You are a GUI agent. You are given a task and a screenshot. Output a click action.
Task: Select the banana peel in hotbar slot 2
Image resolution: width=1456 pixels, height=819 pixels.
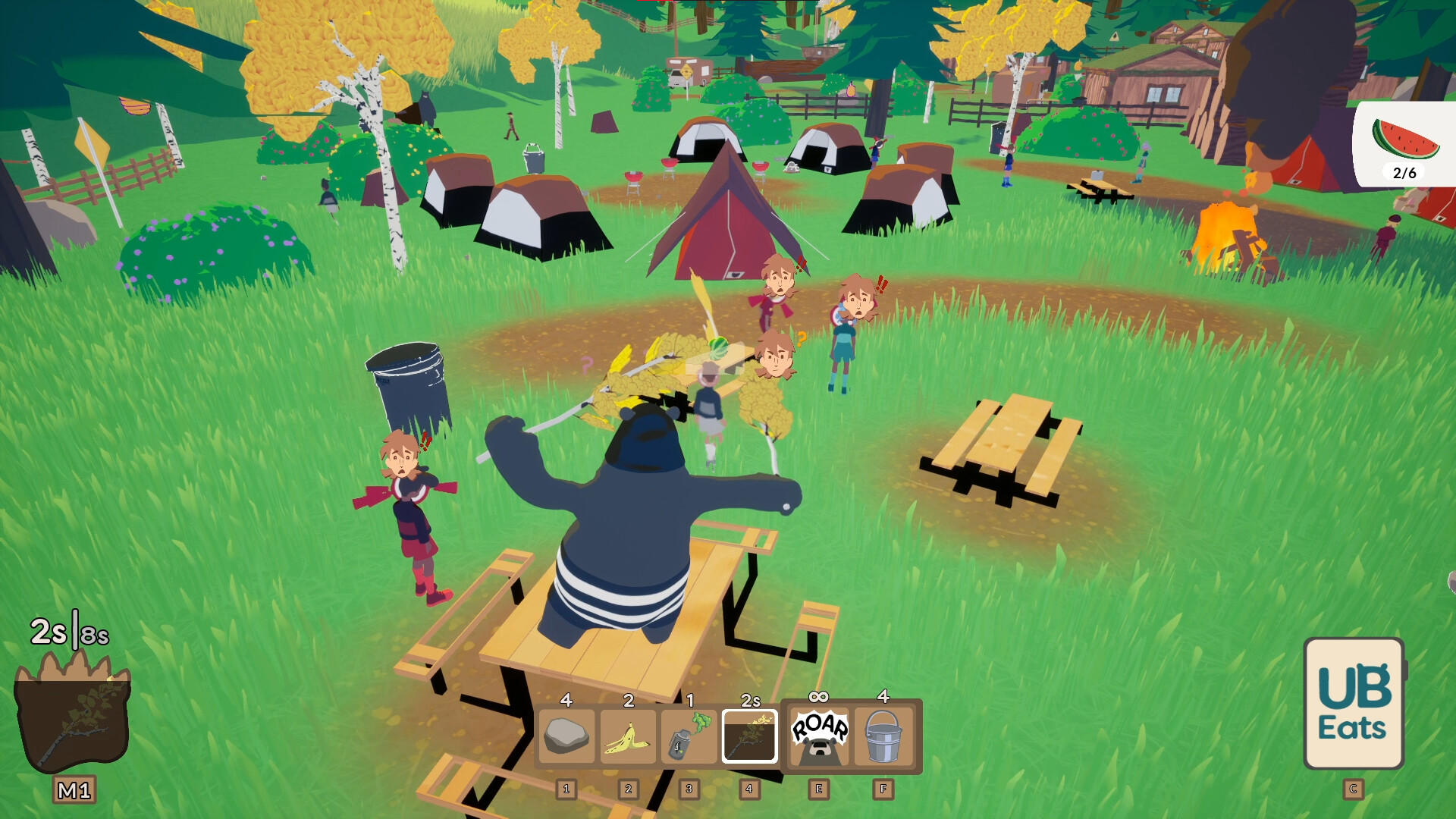pos(627,736)
